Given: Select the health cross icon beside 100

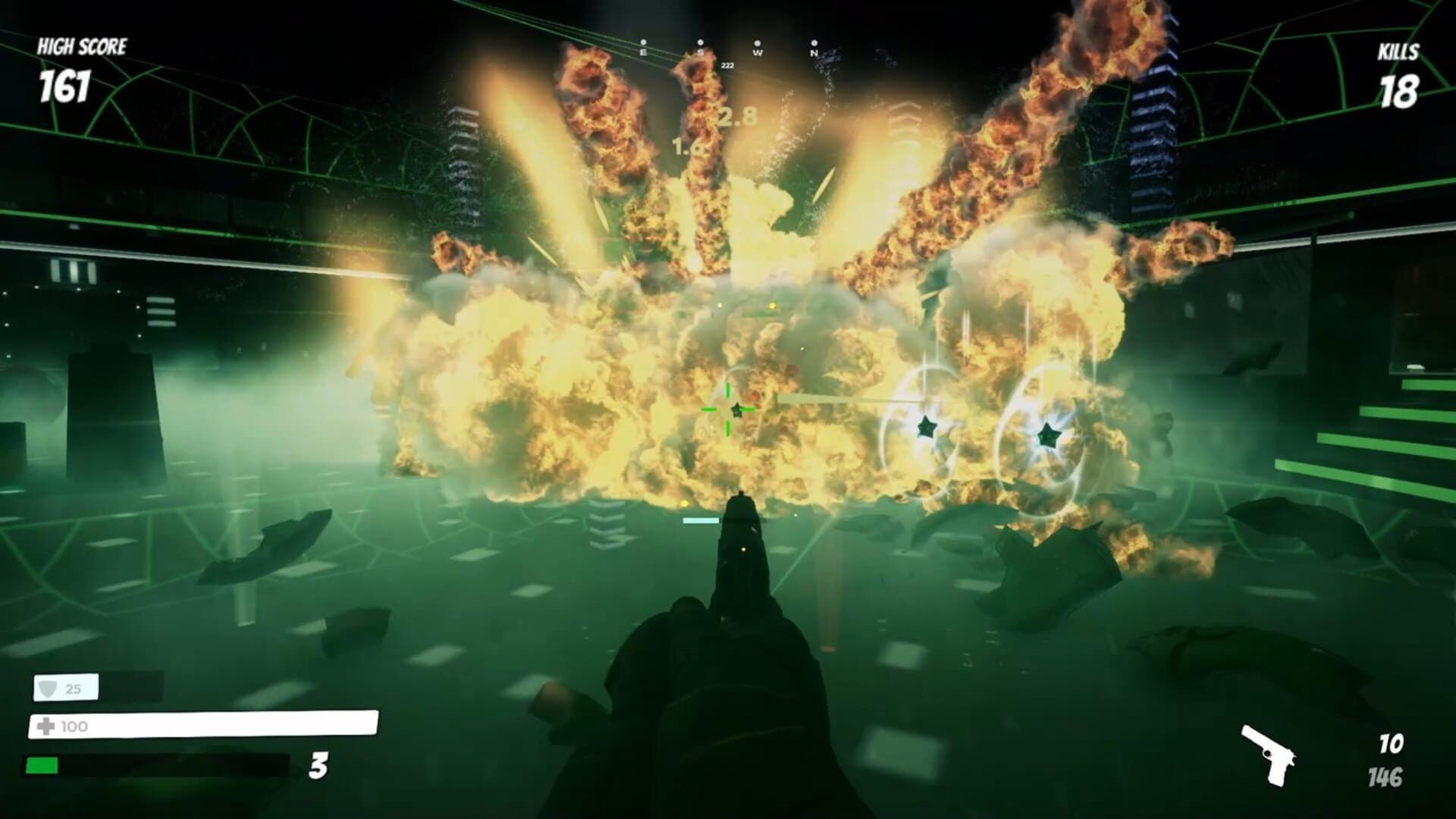Looking at the screenshot, I should click(x=45, y=726).
